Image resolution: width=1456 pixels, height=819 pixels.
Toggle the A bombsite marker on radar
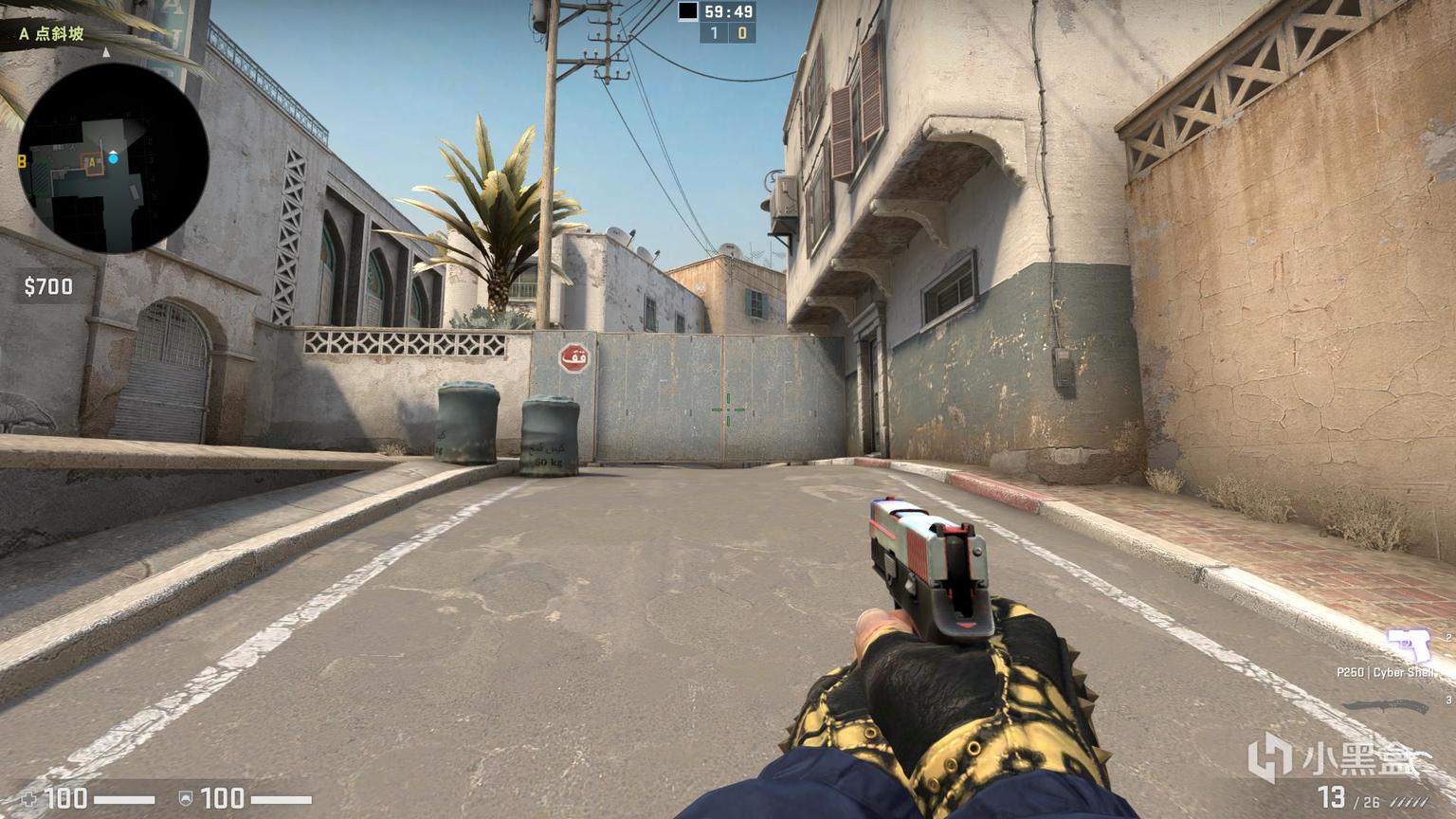pos(90,163)
